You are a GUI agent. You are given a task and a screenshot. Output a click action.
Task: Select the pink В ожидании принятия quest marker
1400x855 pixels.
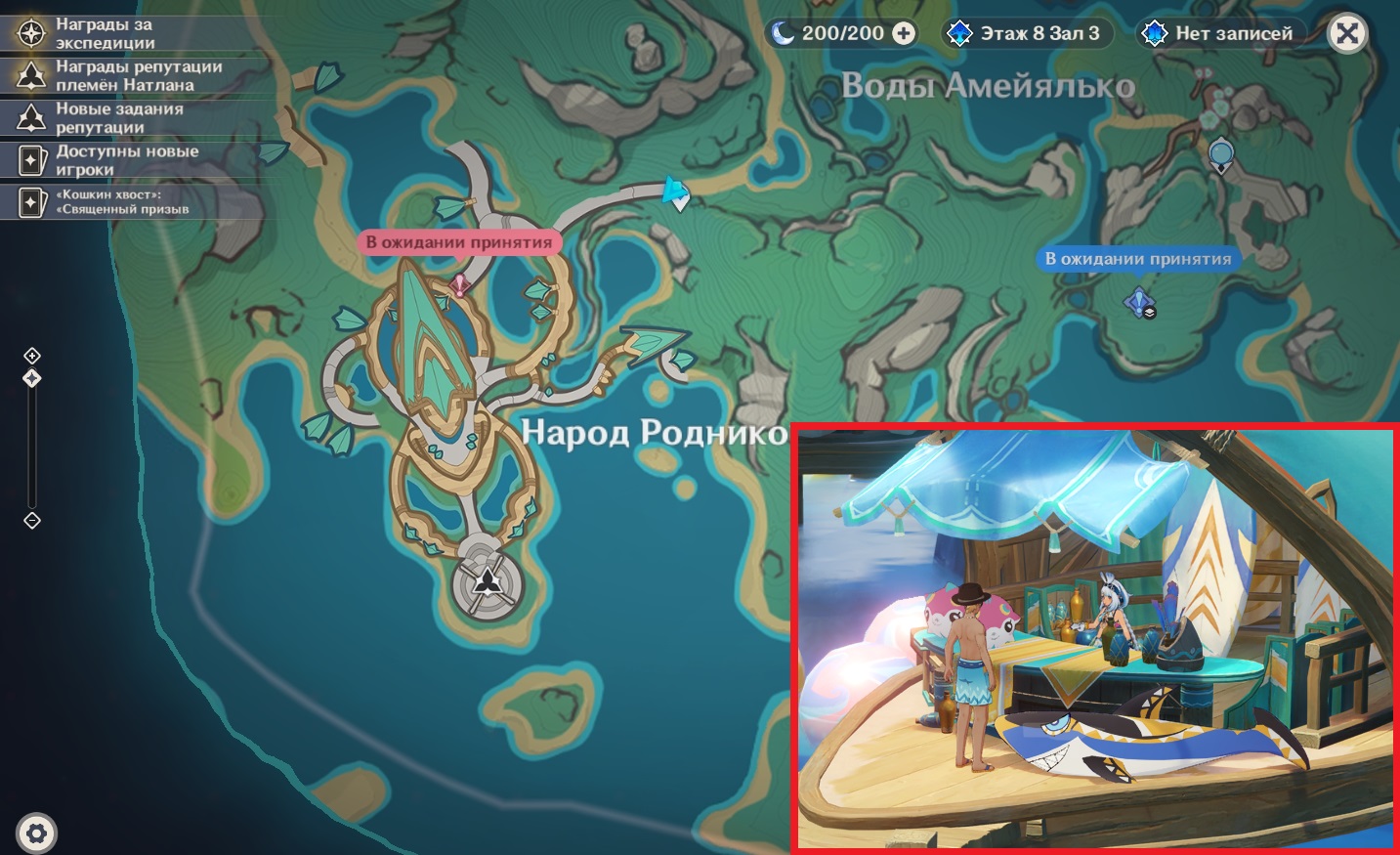point(459,284)
